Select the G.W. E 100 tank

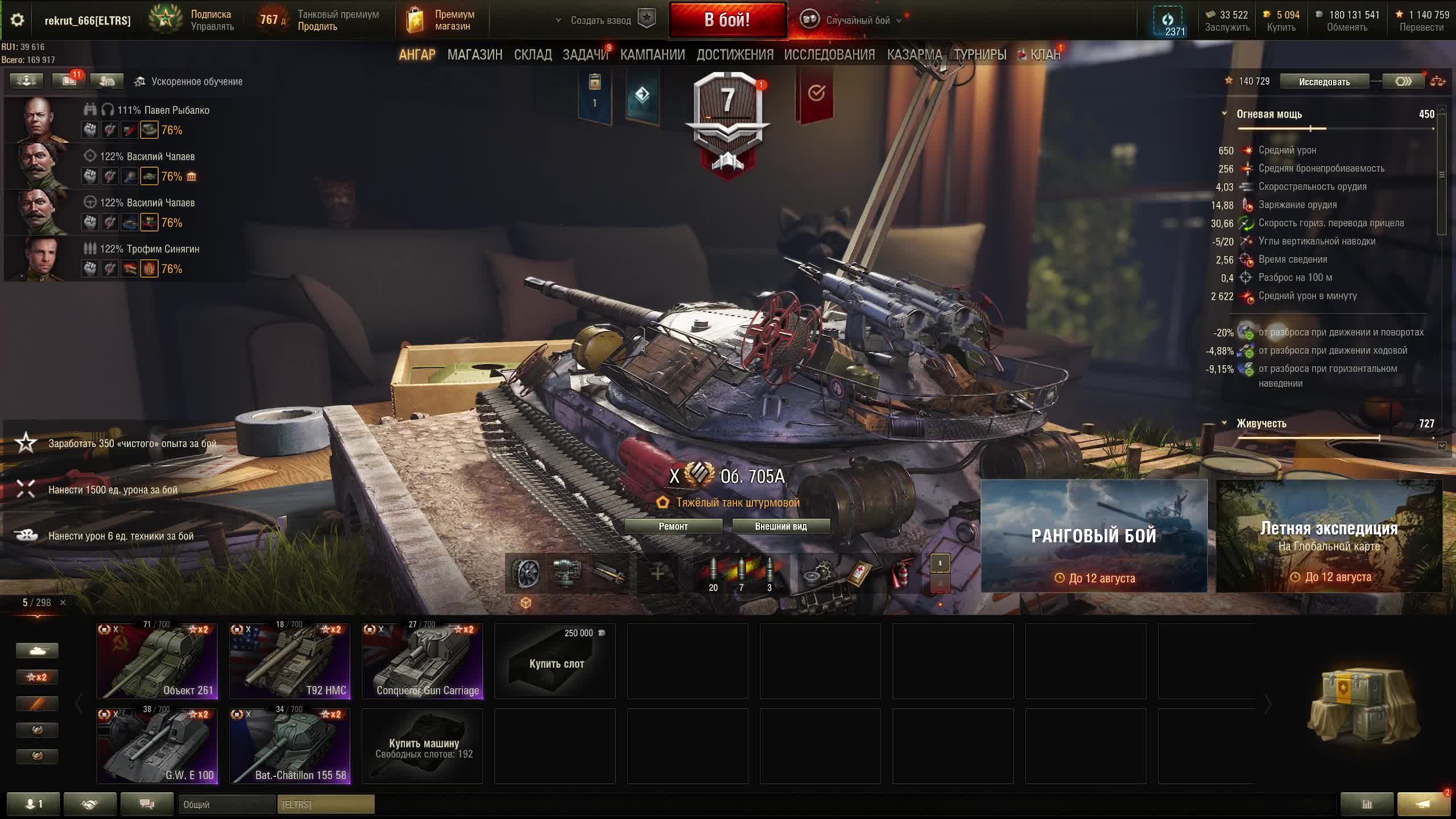tap(157, 746)
